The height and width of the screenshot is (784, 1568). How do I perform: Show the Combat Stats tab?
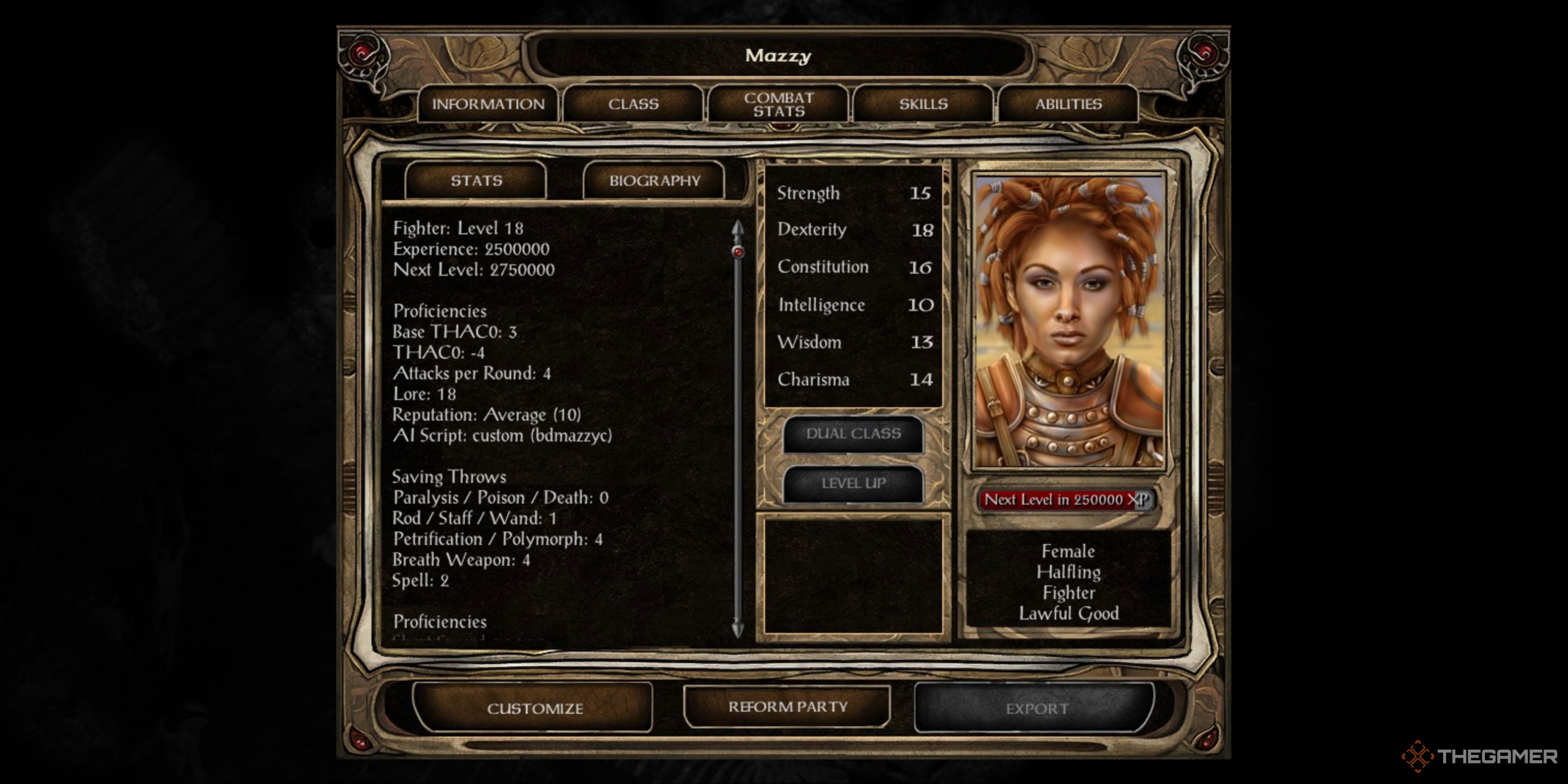click(779, 104)
